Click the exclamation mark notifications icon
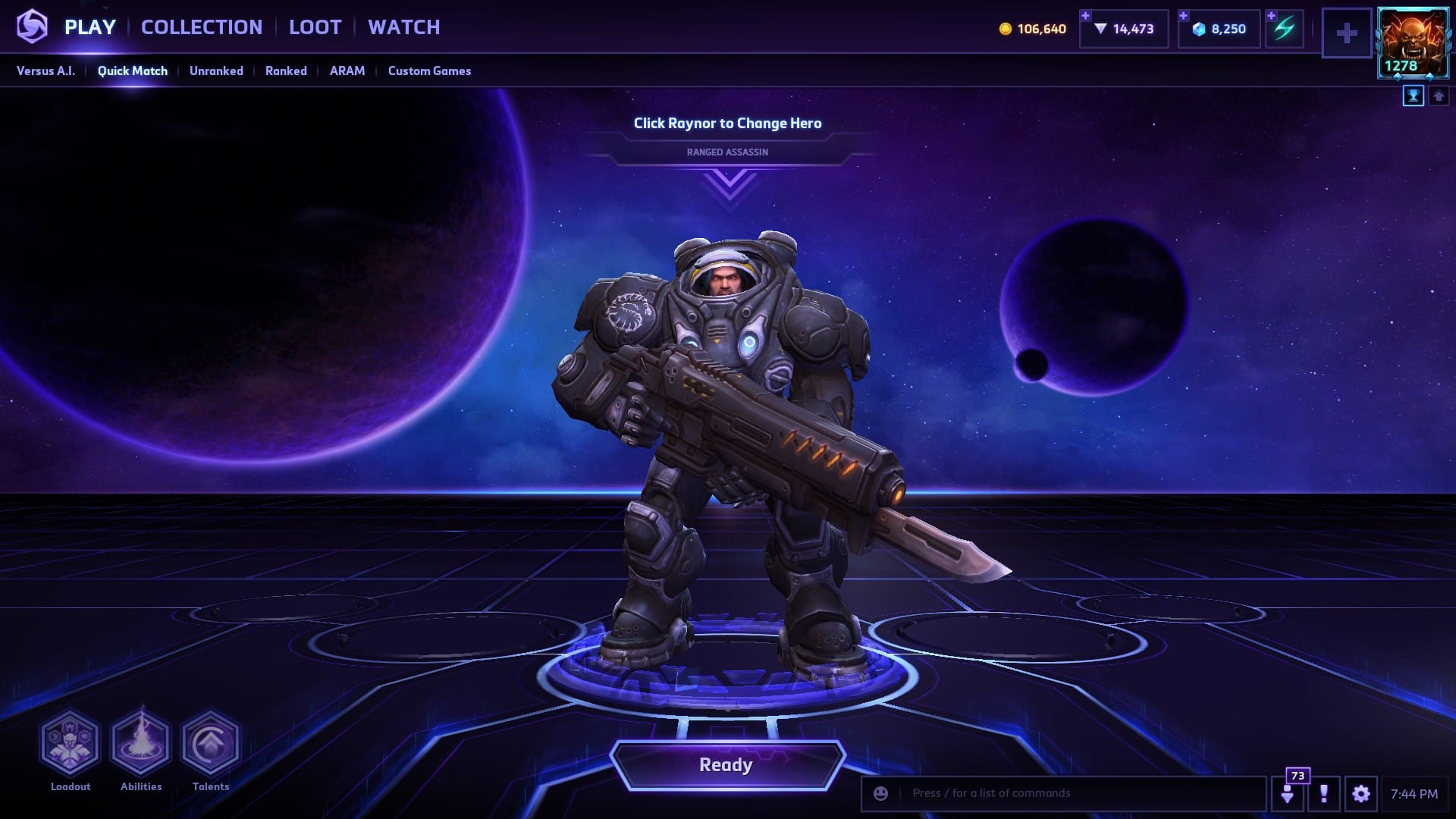Screen dimensions: 1456x819 [1323, 793]
